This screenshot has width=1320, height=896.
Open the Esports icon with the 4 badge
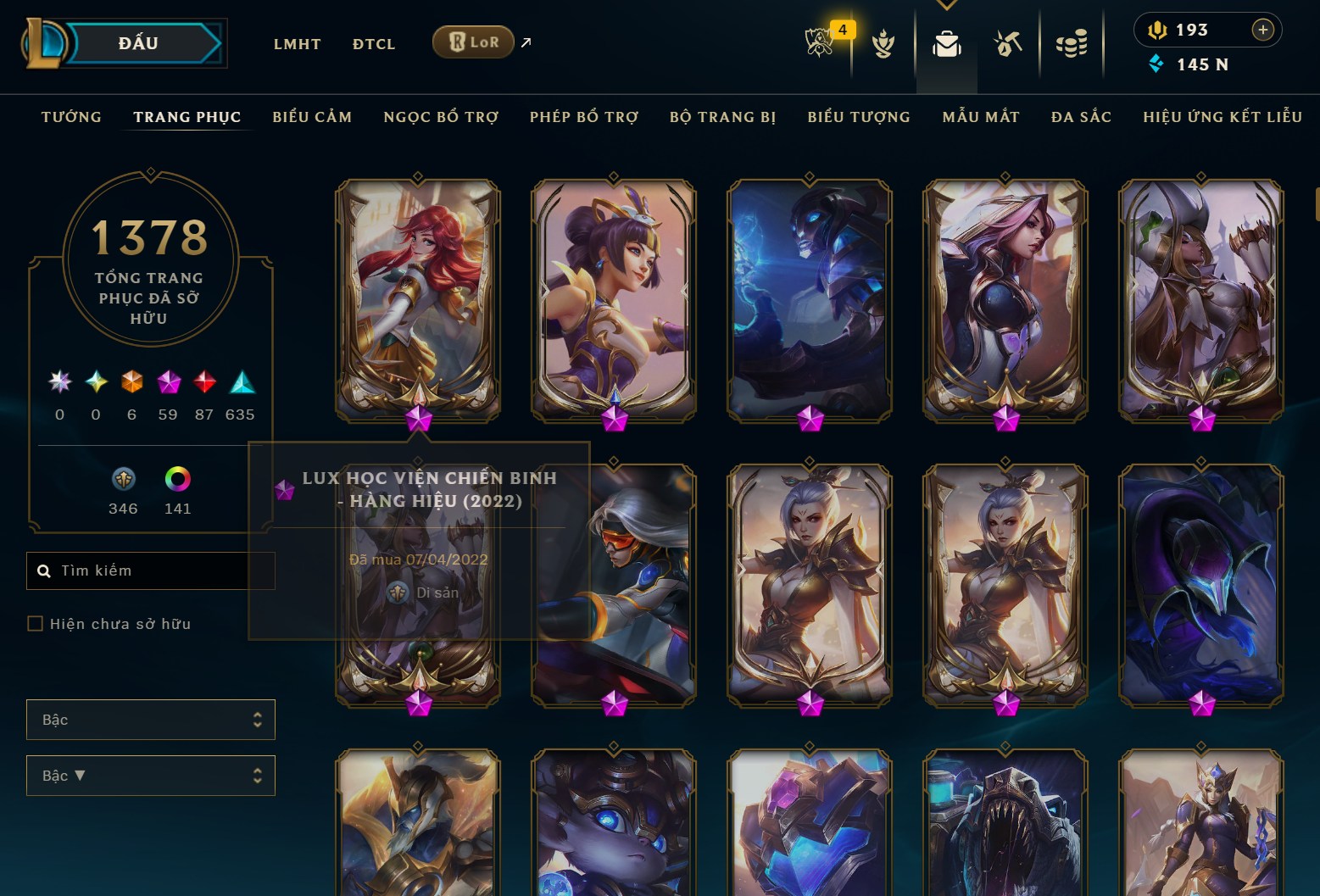pos(818,42)
